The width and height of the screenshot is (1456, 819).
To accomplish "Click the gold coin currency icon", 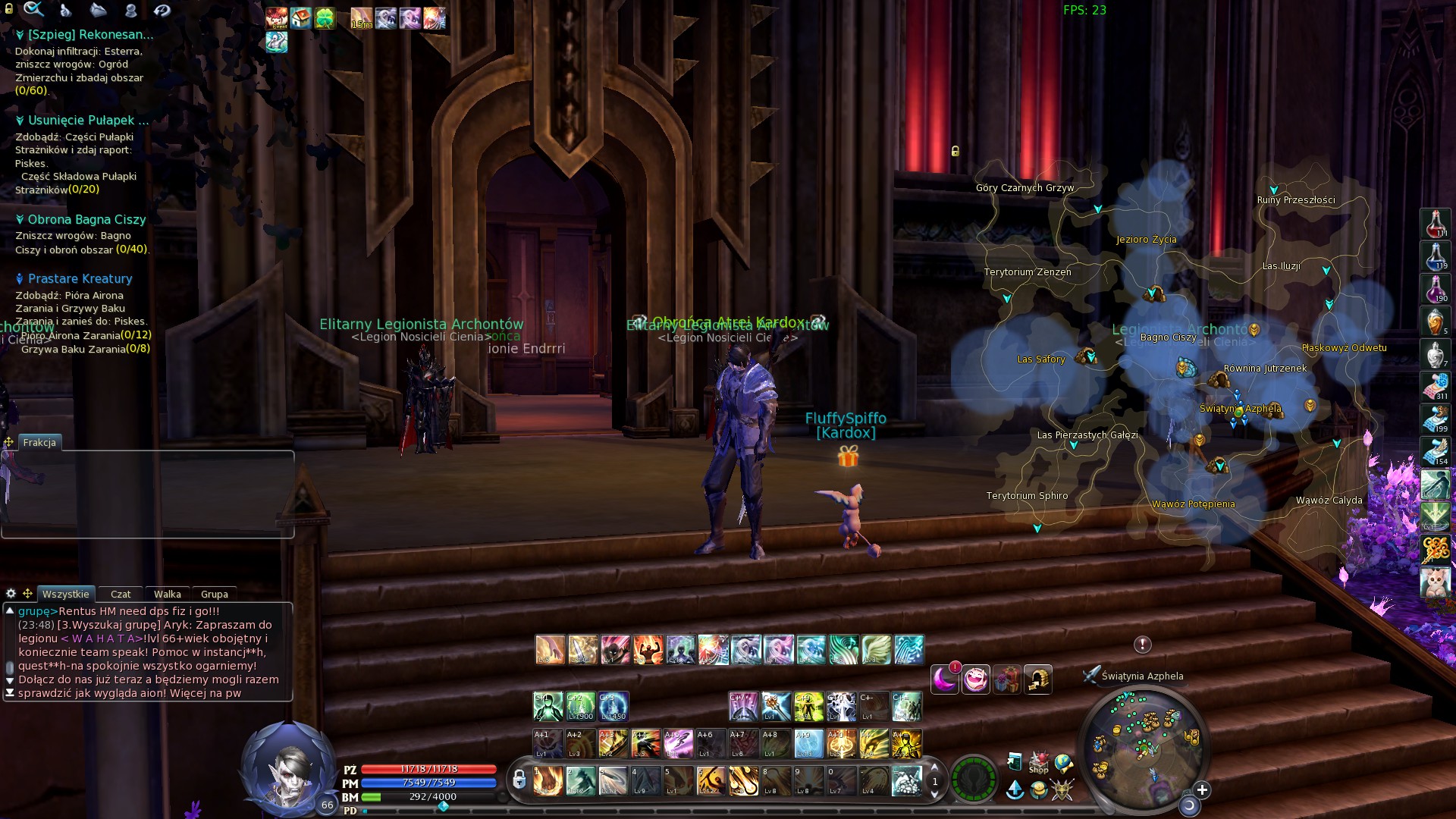I will (x=1039, y=791).
